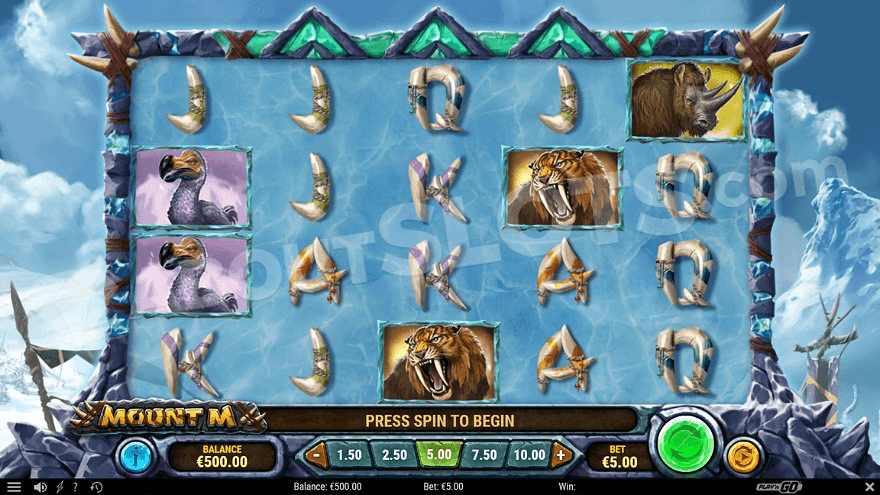Open the hamburger menu in the bottom bar
The image size is (880, 495).
coord(13,487)
